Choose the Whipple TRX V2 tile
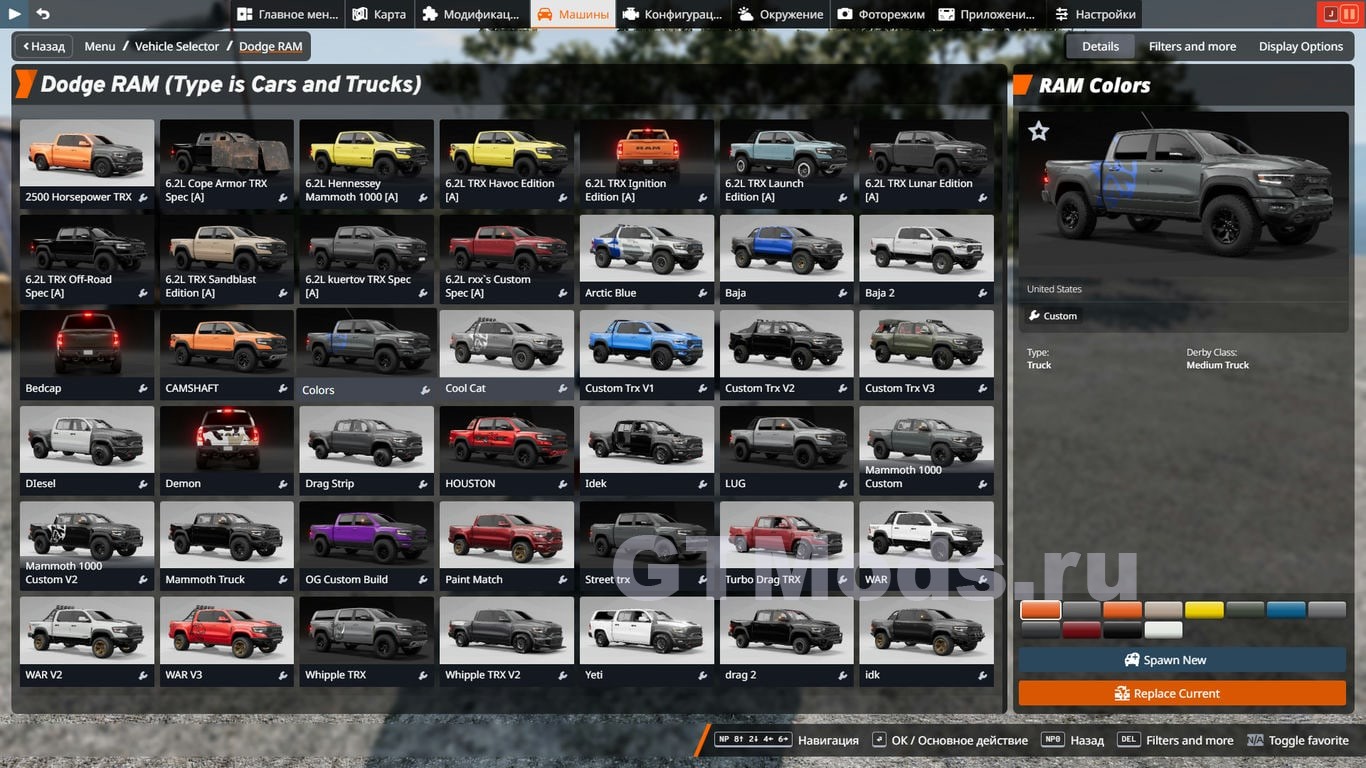 [507, 640]
